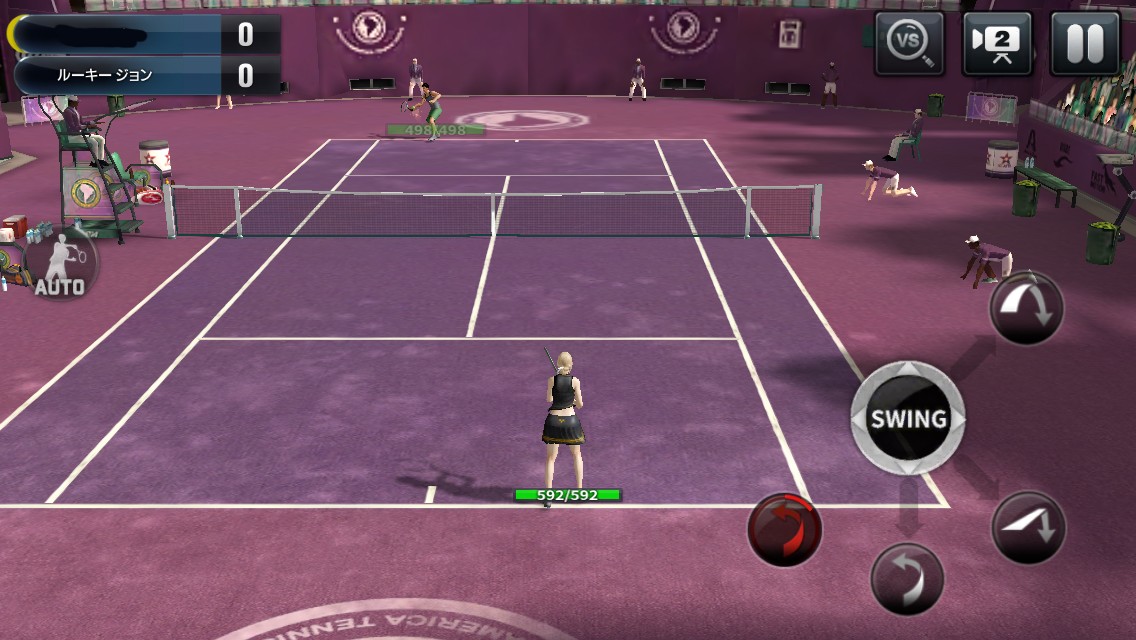
Task: Open the VS magnifier matchup info
Action: coord(909,44)
